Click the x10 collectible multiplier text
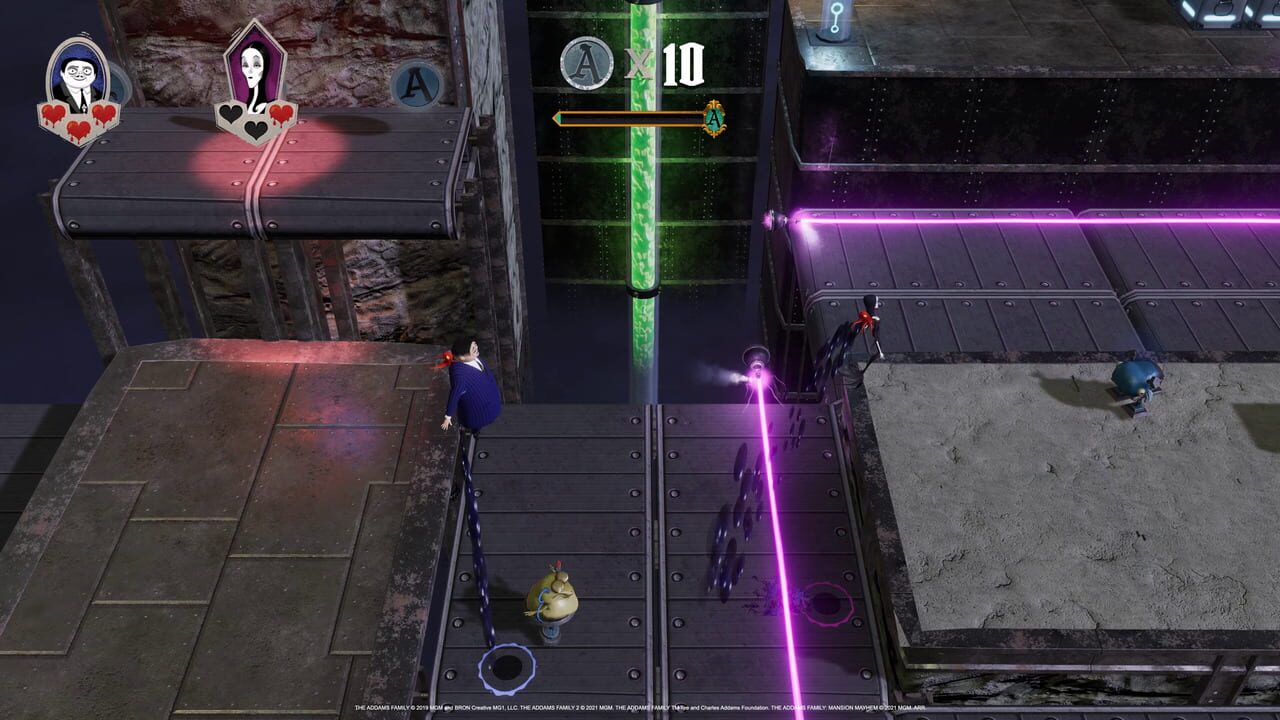This screenshot has width=1280, height=720. (660, 62)
